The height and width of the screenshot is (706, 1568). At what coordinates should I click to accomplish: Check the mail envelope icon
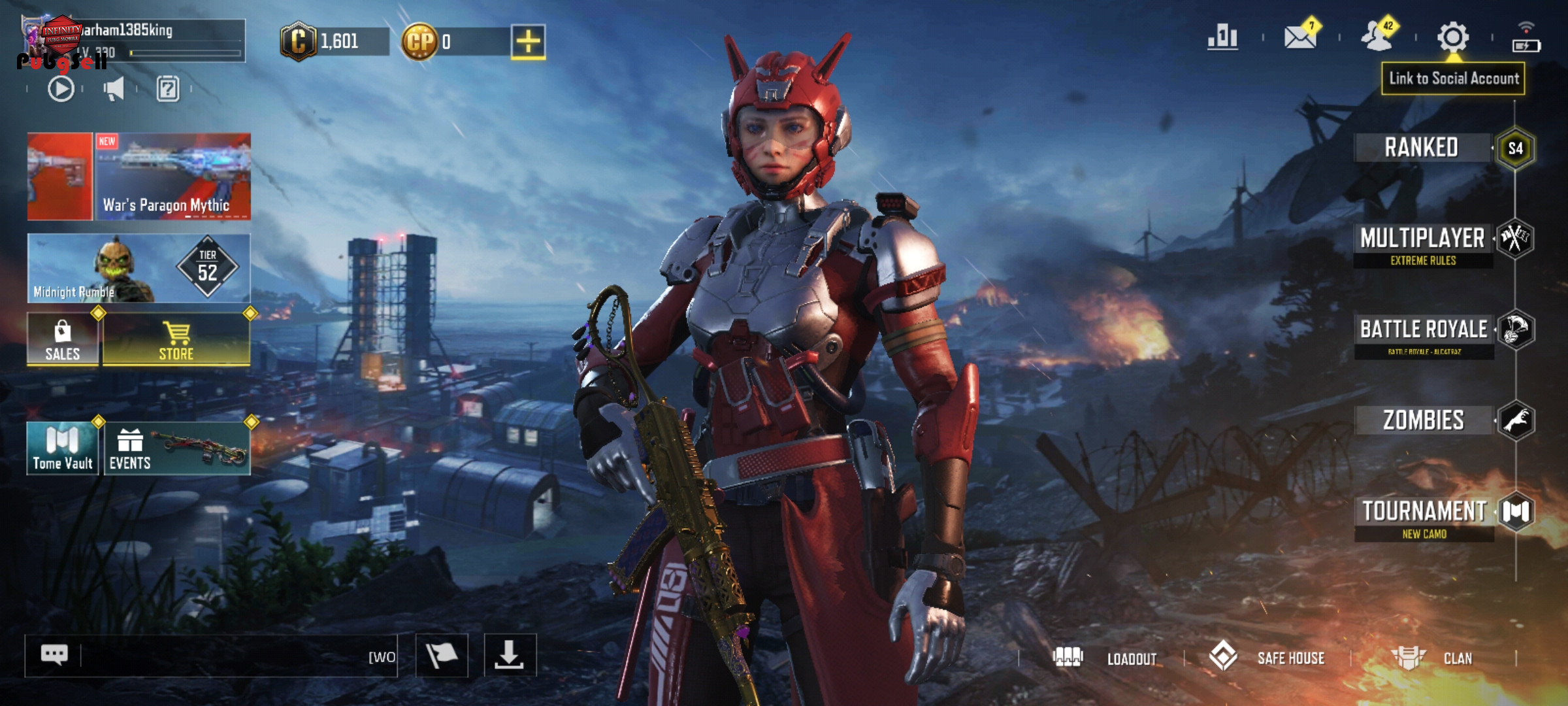(x=1300, y=37)
